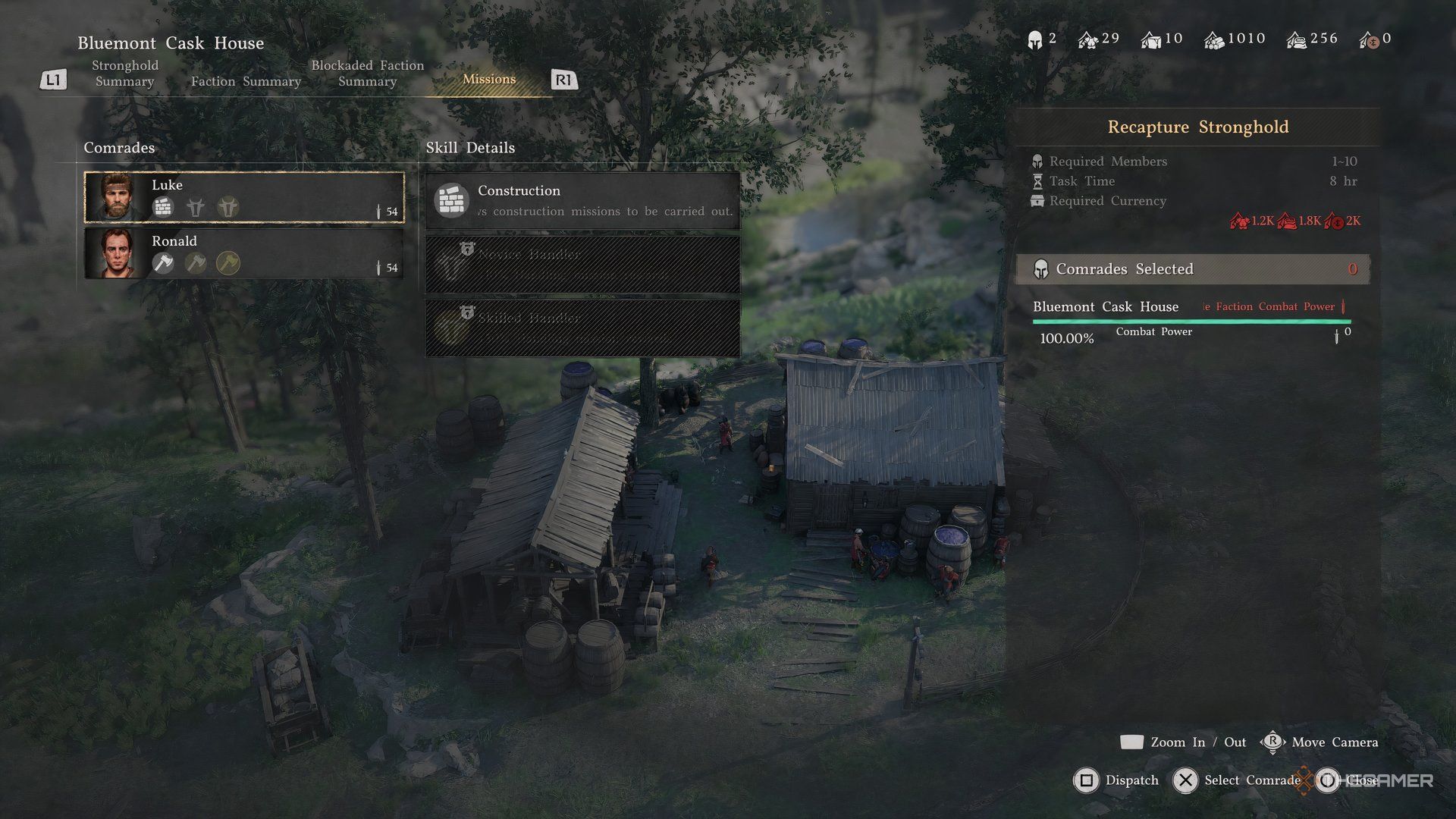Choose comrade Luke from the list

click(243, 197)
